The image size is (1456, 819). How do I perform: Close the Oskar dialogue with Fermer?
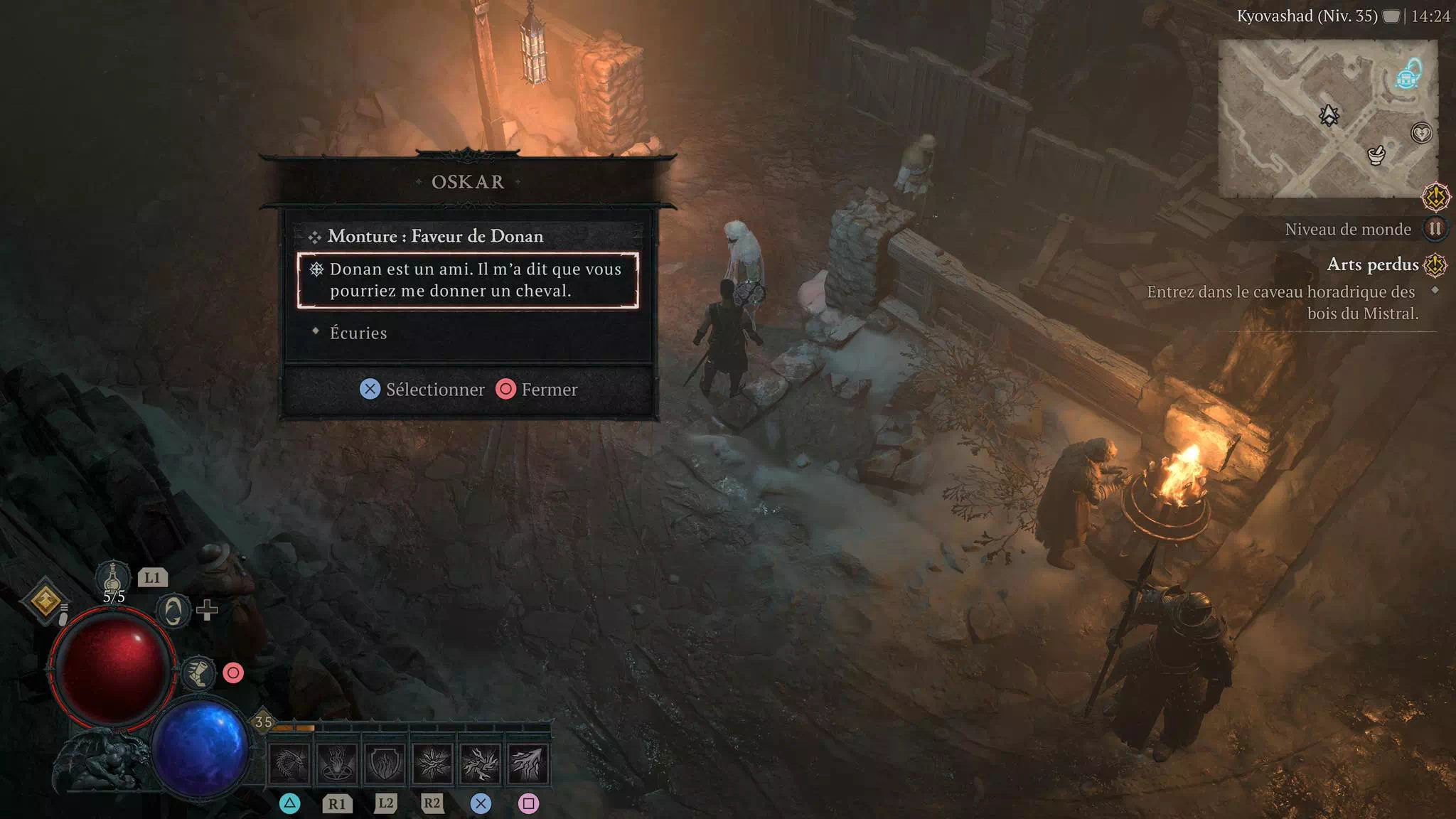pyautogui.click(x=537, y=390)
